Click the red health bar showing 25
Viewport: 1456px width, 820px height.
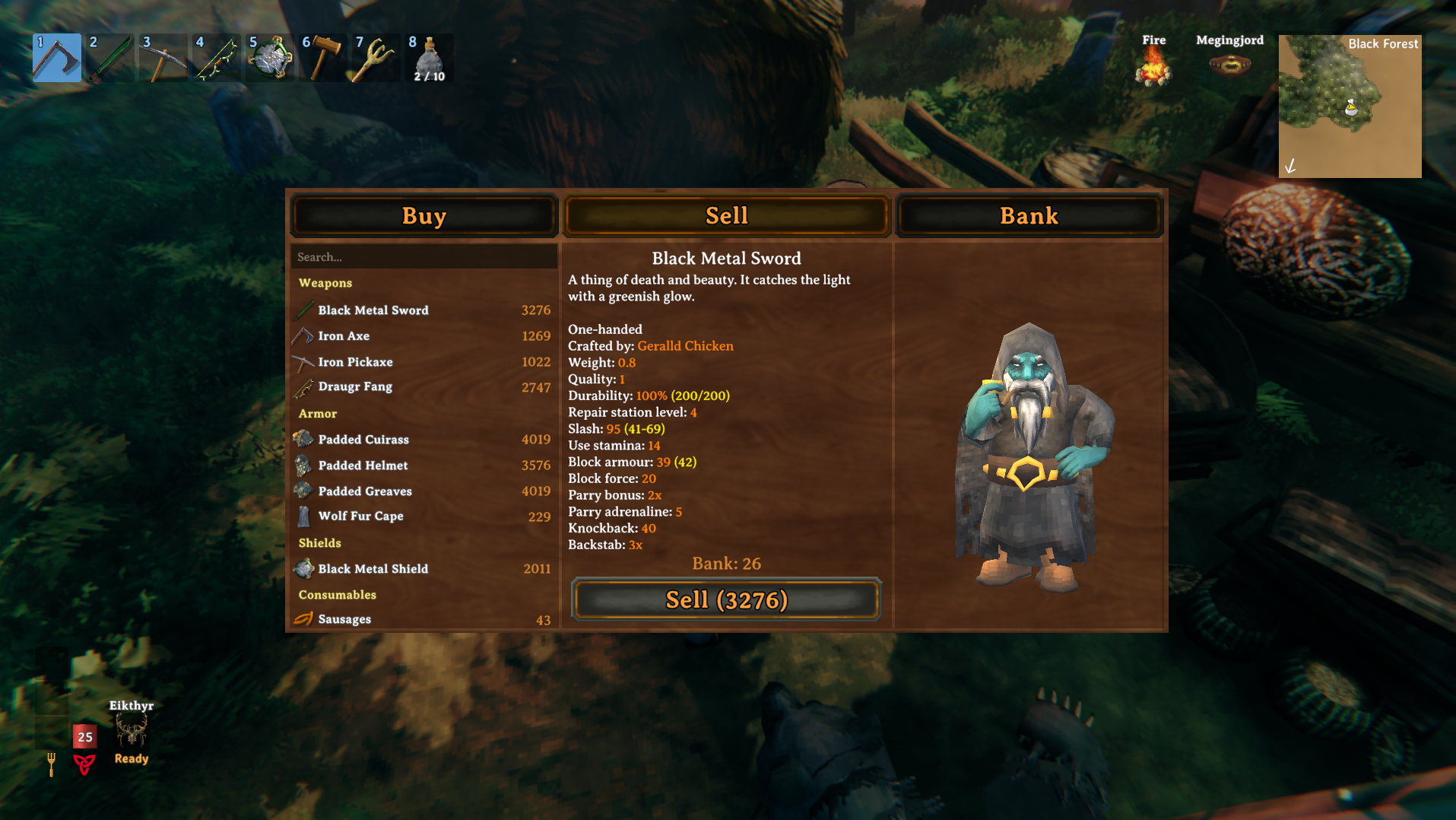[x=84, y=736]
